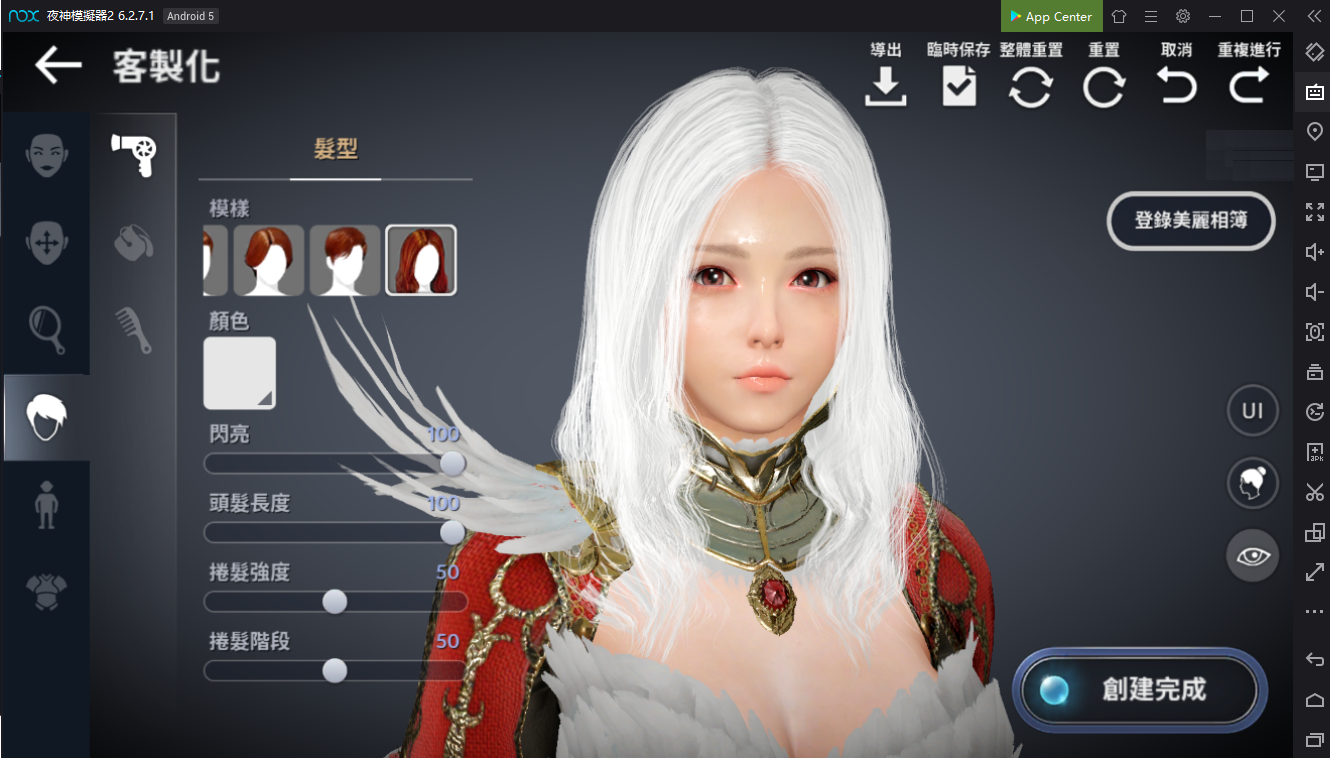Toggle the UI visibility button

pos(1253,410)
